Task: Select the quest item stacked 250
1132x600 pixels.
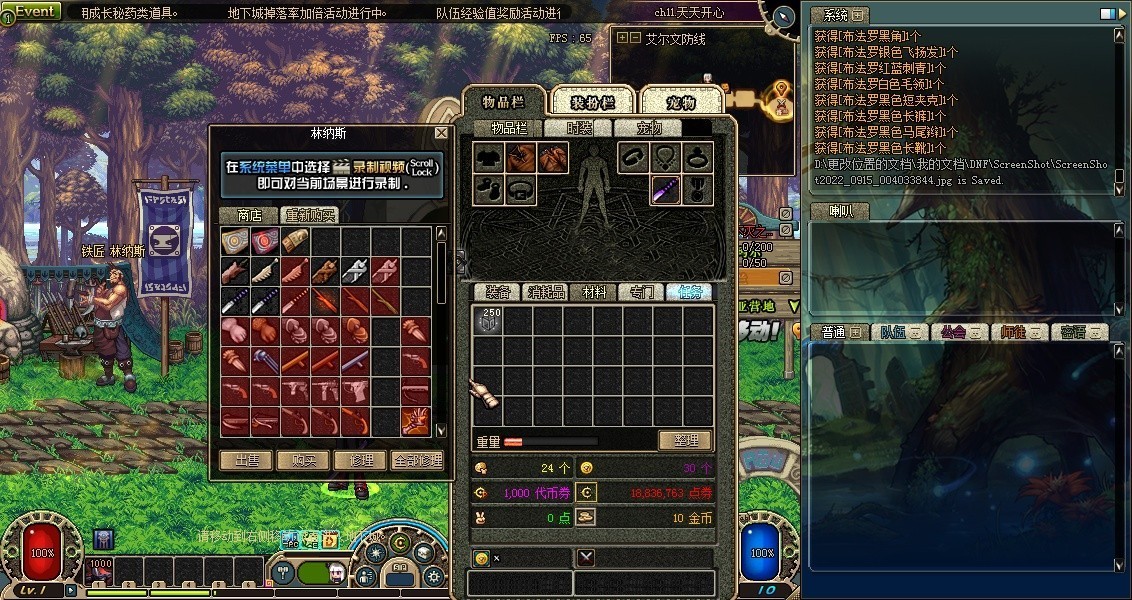Action: tap(489, 321)
